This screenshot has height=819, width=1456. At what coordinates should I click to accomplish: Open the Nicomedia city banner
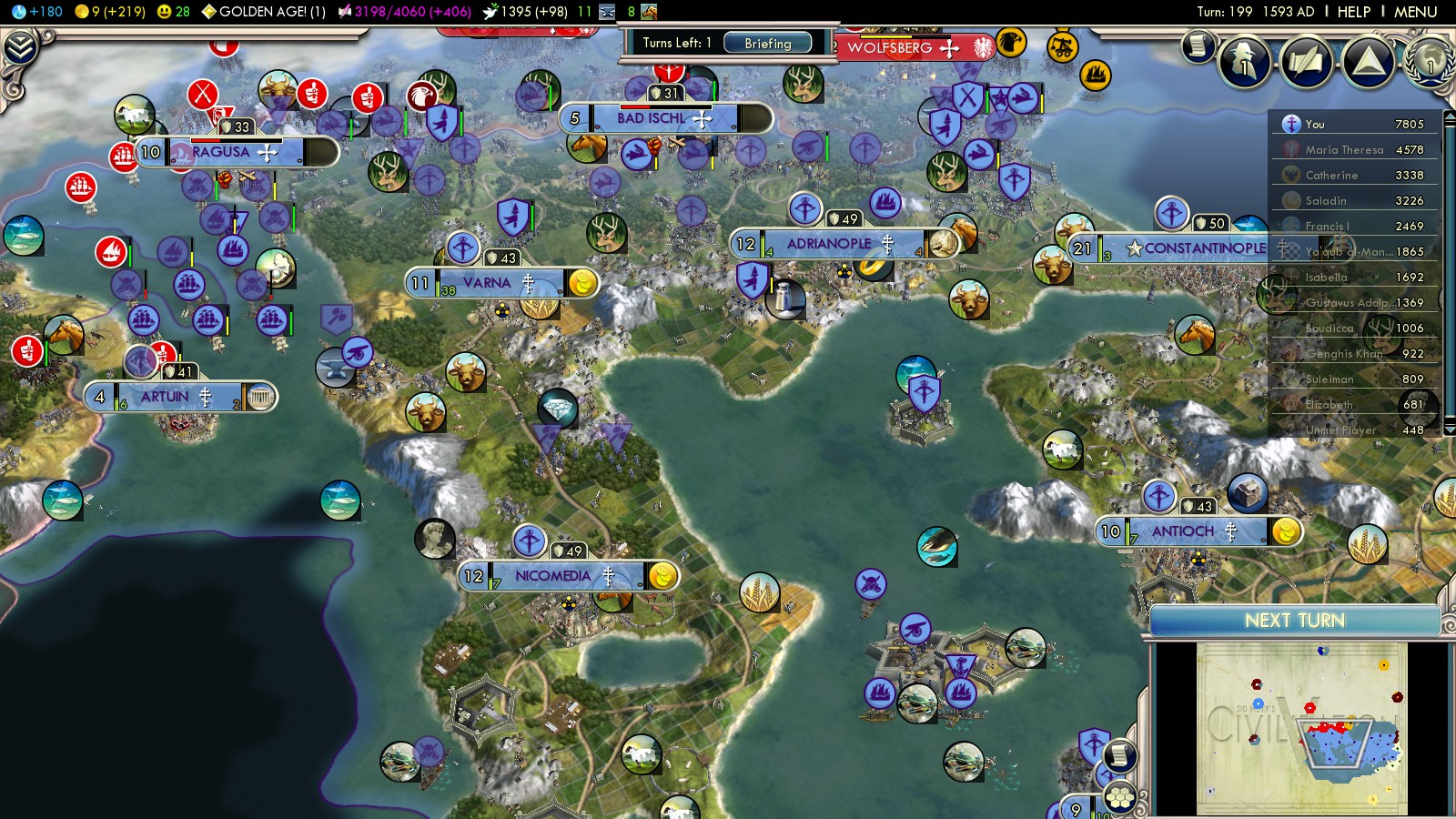[552, 576]
